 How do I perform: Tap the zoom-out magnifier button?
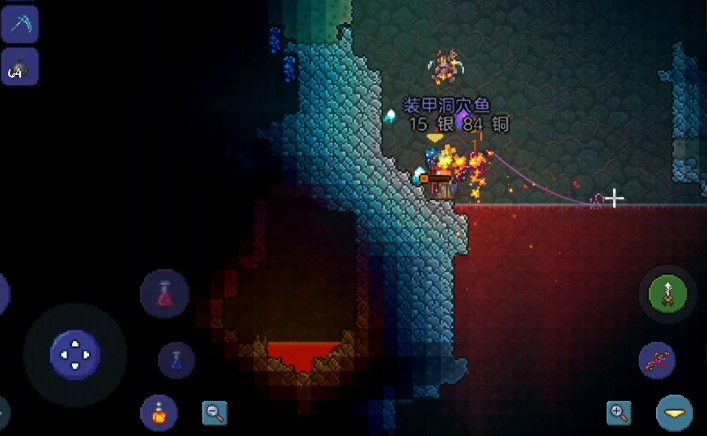click(x=214, y=412)
